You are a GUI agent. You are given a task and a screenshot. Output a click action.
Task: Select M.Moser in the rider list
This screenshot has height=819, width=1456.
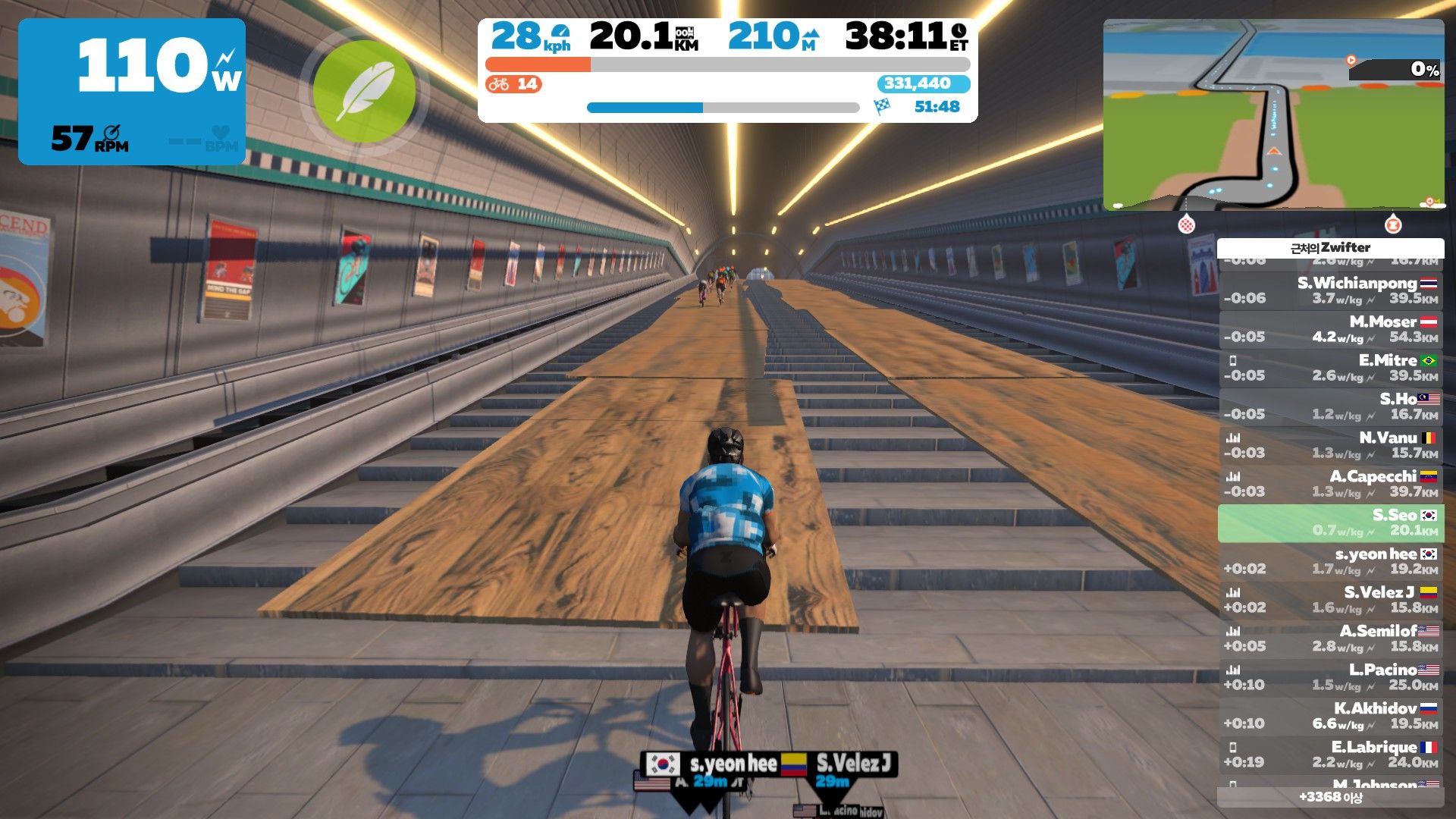(x=1331, y=329)
